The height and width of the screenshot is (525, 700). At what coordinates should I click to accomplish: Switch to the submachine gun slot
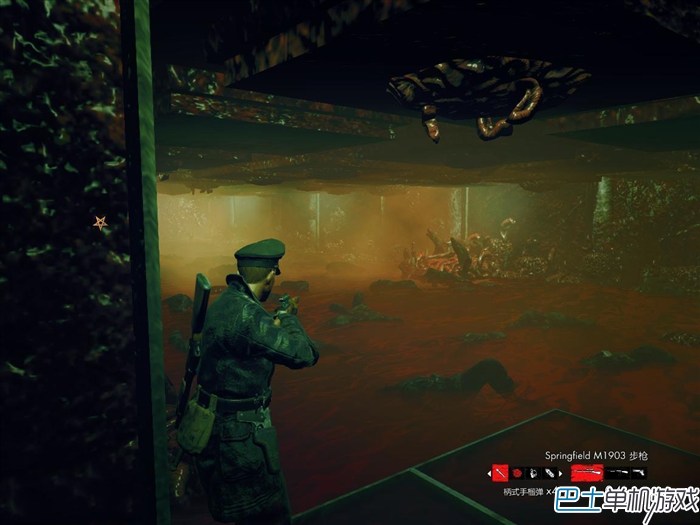[619, 473]
